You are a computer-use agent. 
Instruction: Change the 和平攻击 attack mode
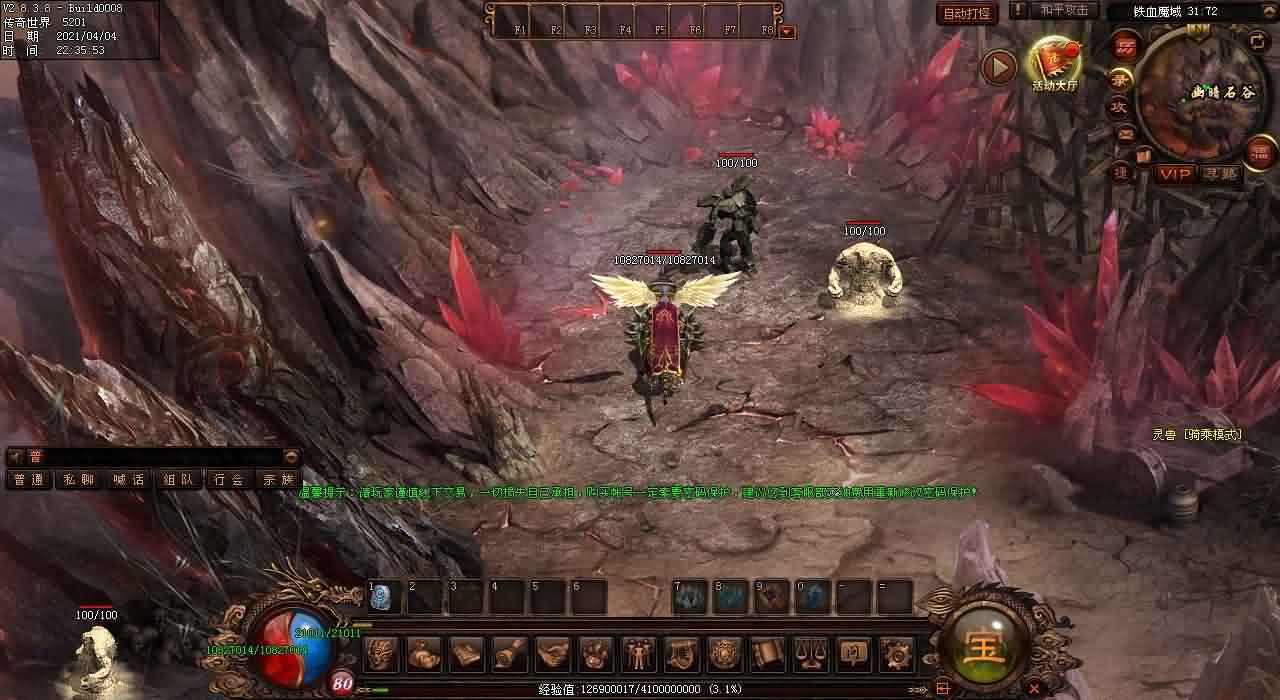coord(1064,10)
